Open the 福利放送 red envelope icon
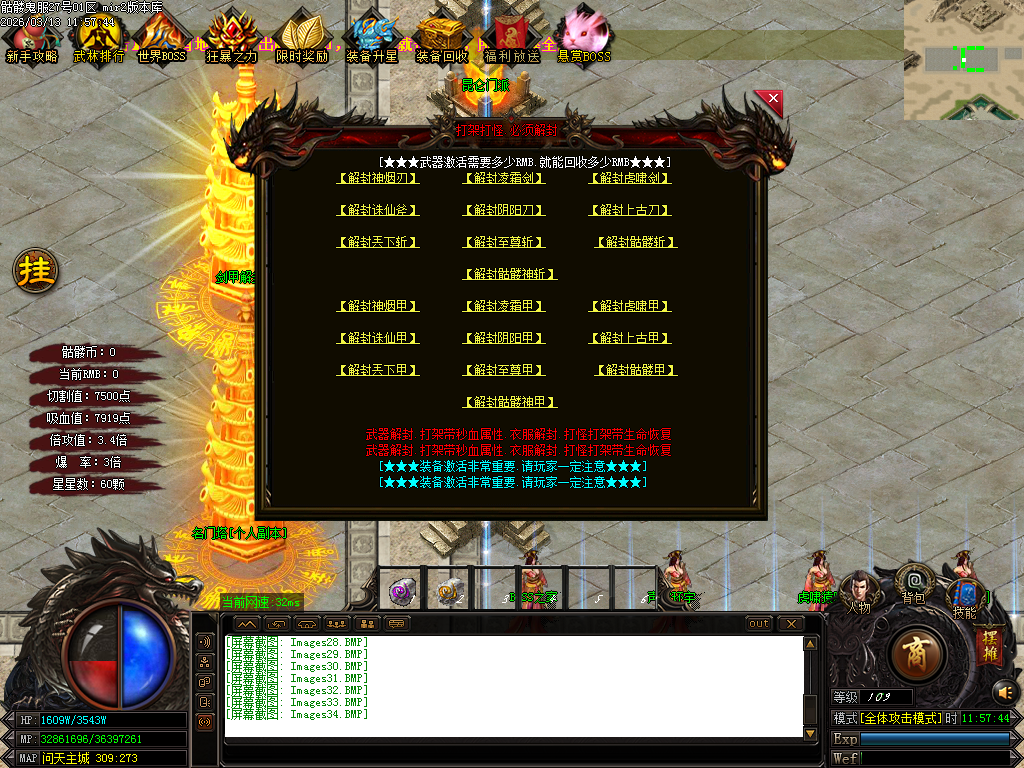Image resolution: width=1024 pixels, height=768 pixels. coord(511,39)
